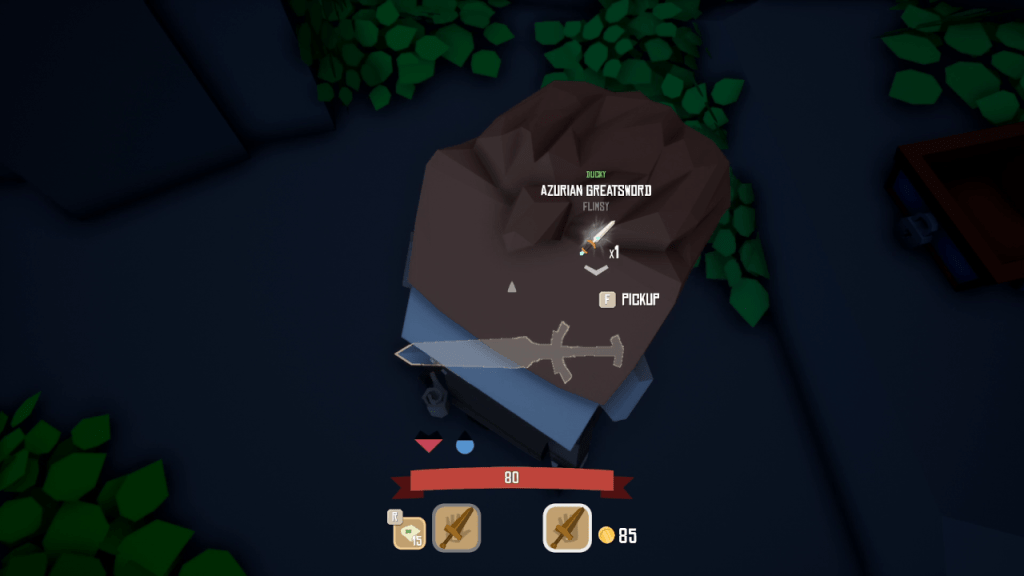Click the Azurian Greatsword loot icon
The height and width of the screenshot is (576, 1024).
[x=597, y=237]
